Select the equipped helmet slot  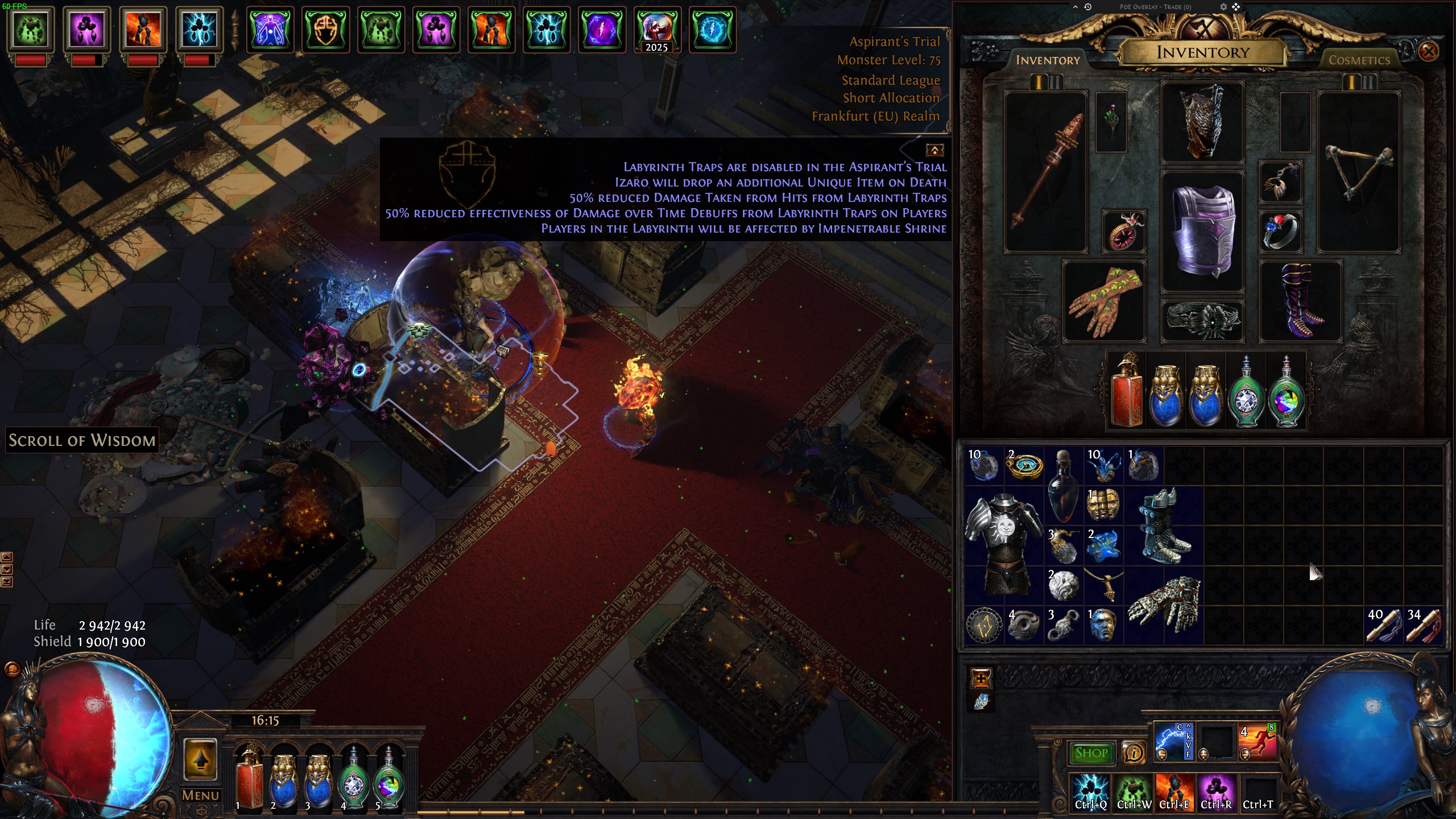tap(1203, 121)
